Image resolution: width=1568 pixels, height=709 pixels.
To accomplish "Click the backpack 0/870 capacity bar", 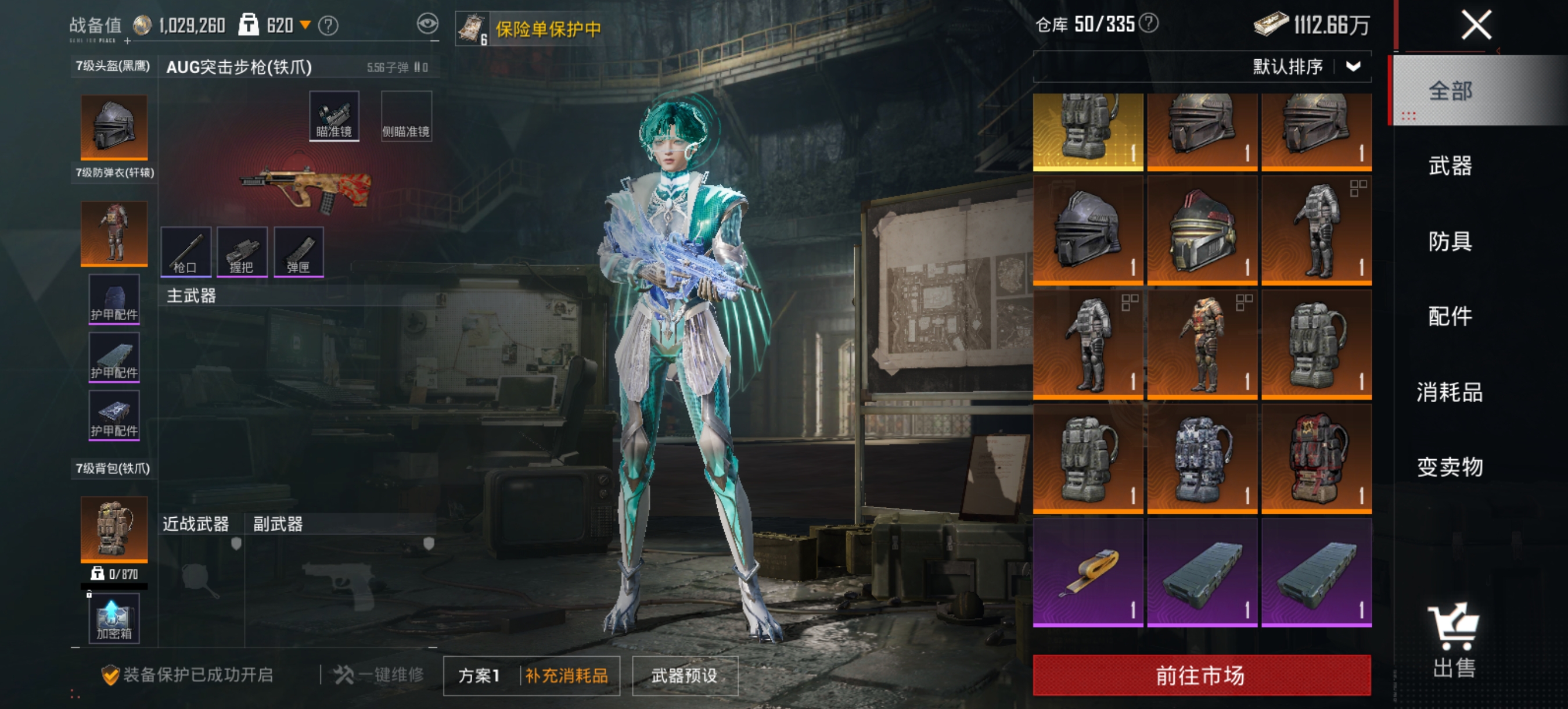I will coord(113,576).
